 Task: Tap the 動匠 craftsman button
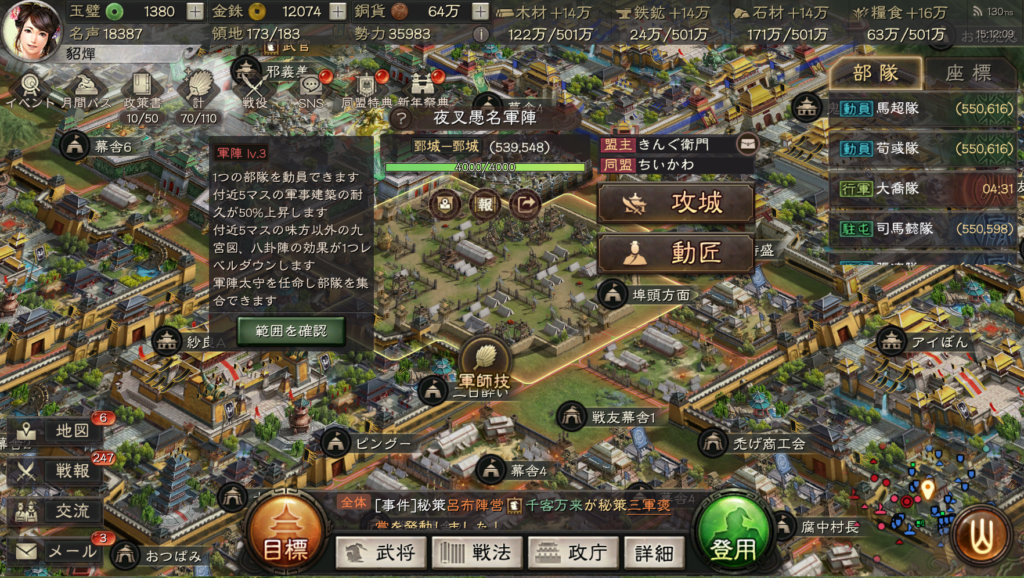coord(675,254)
